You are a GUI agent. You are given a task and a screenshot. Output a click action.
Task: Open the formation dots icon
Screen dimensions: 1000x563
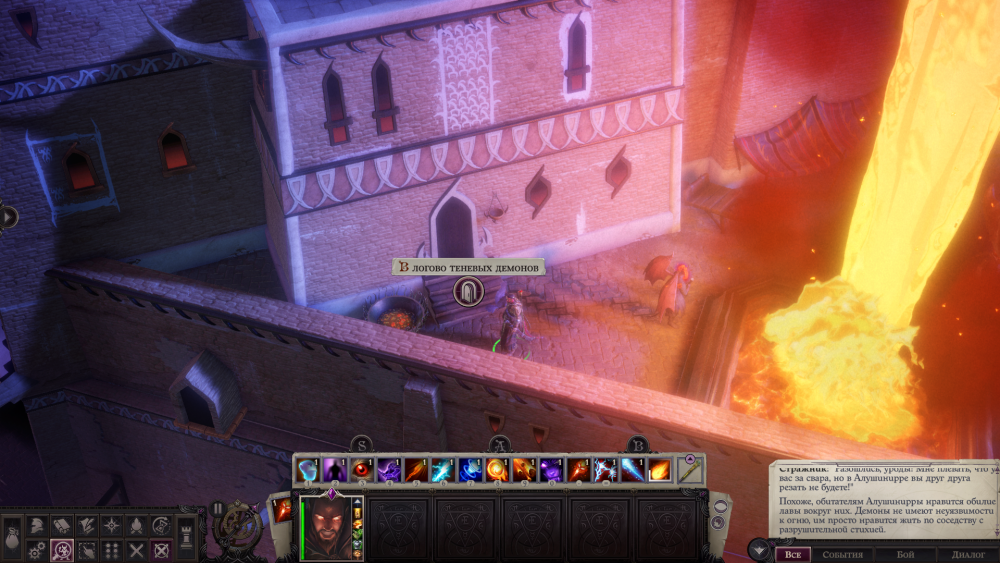[x=111, y=549]
